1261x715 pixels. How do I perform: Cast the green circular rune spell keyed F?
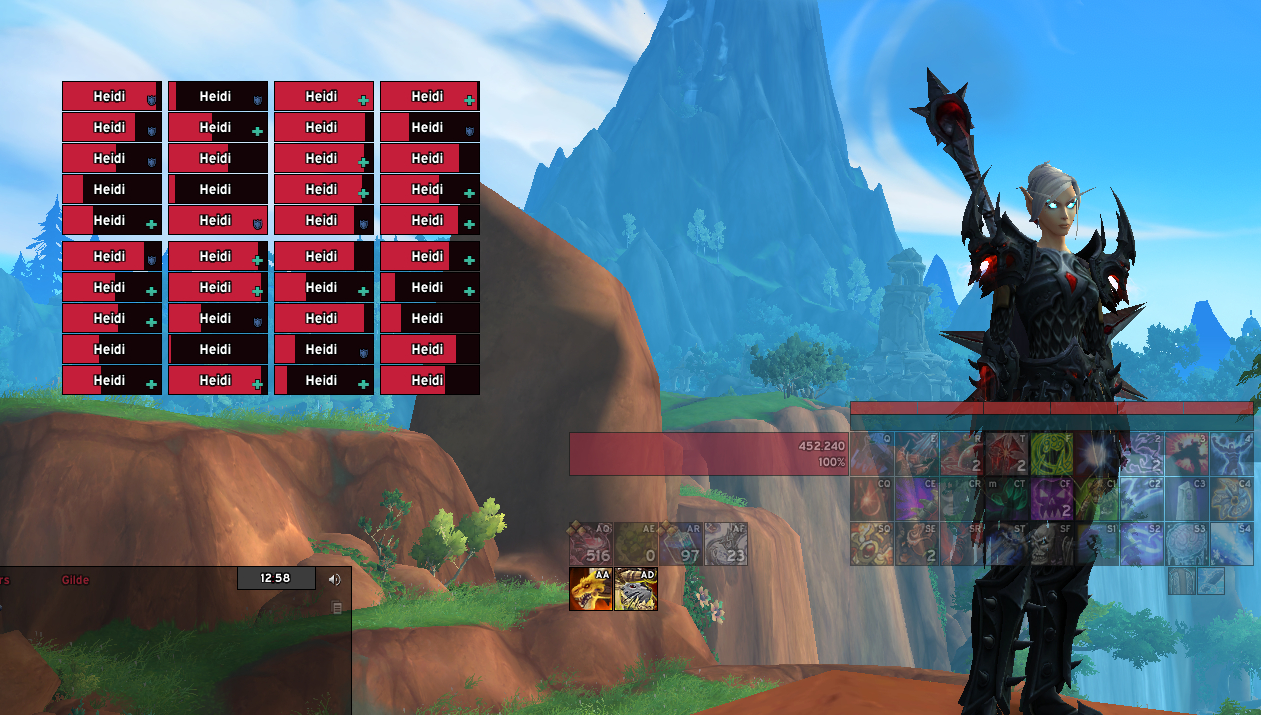coord(1052,454)
